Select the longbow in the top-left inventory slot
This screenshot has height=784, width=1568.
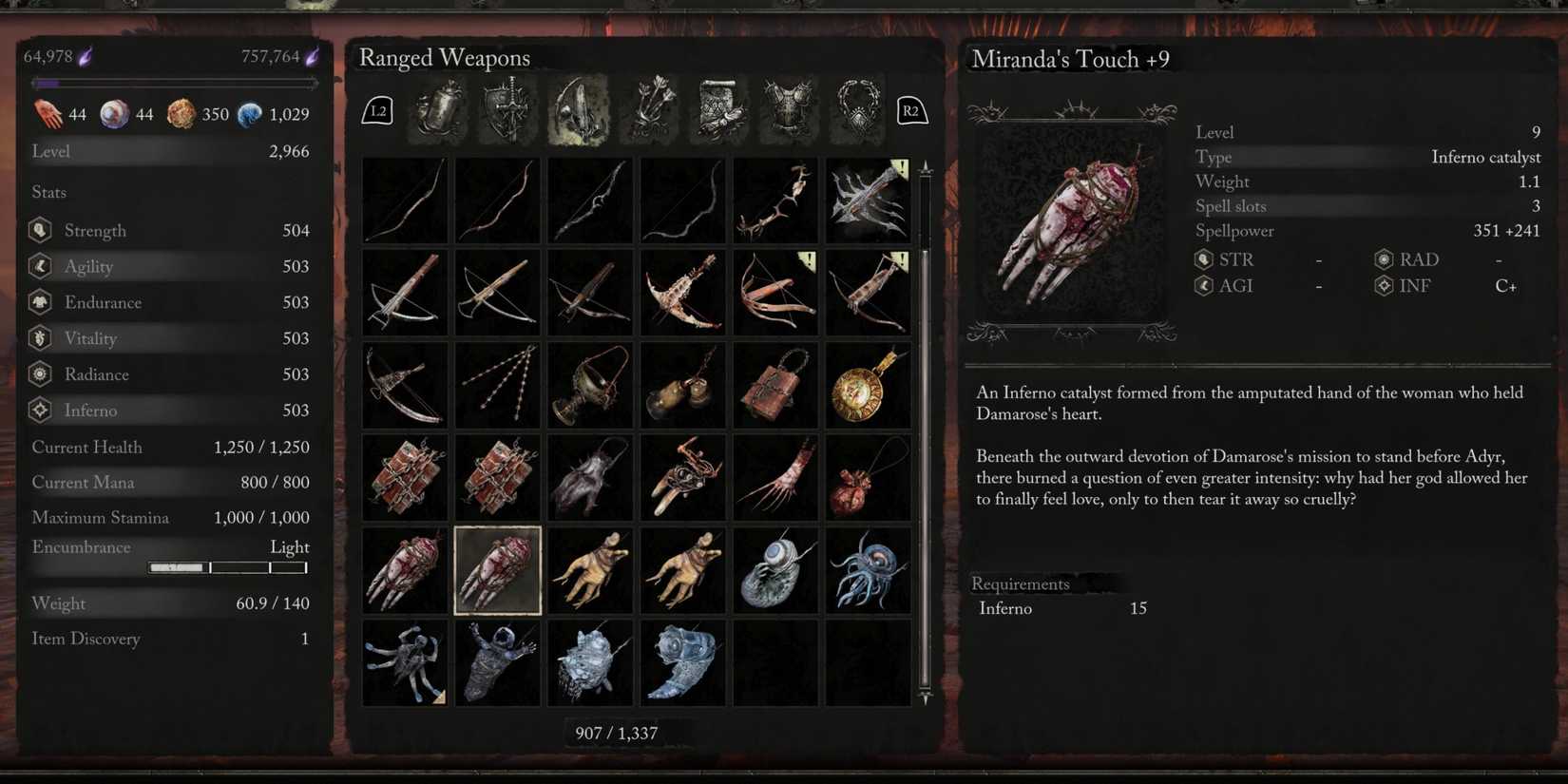404,200
